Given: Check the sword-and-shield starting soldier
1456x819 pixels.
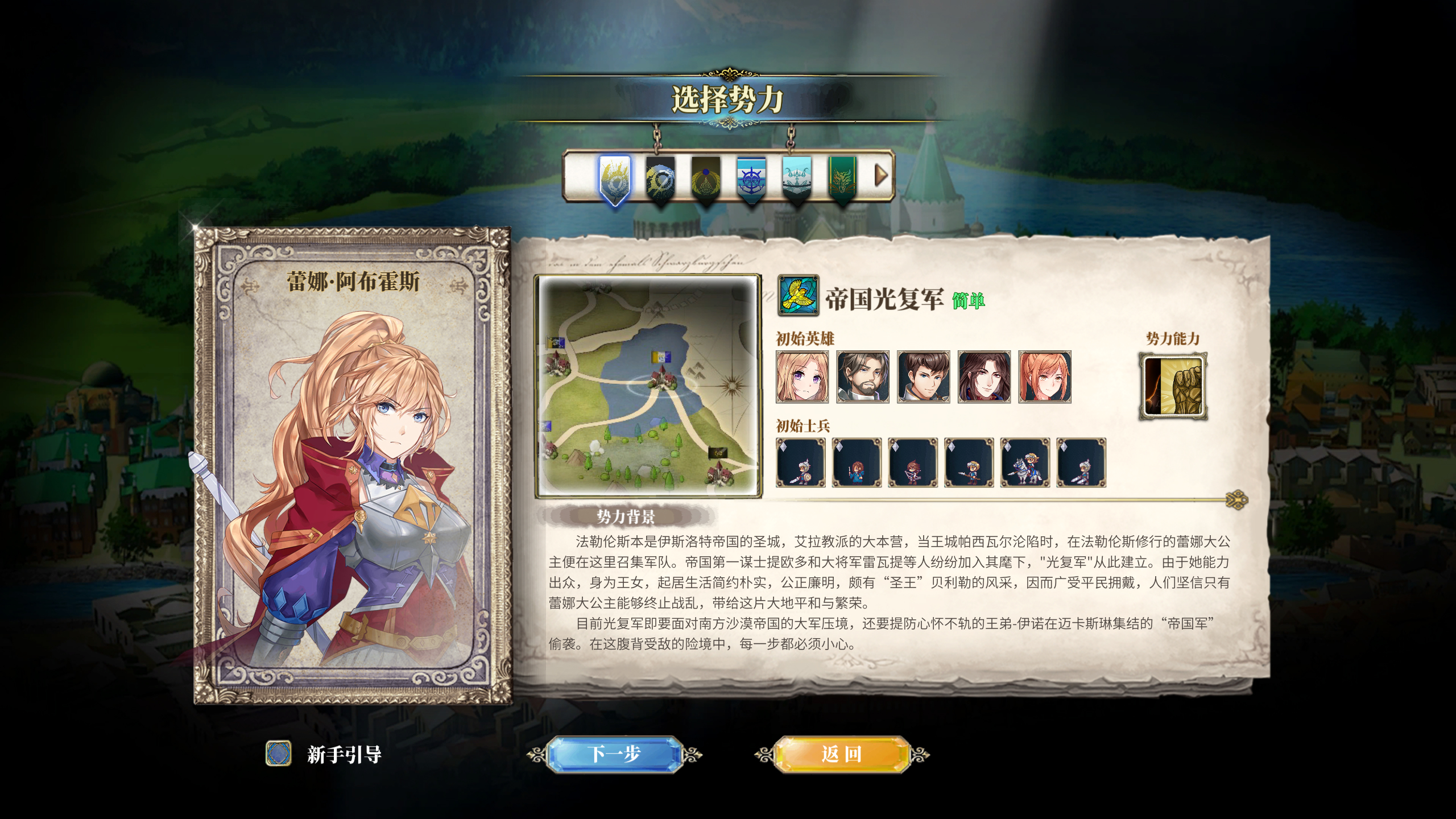Looking at the screenshot, I should 800,462.
